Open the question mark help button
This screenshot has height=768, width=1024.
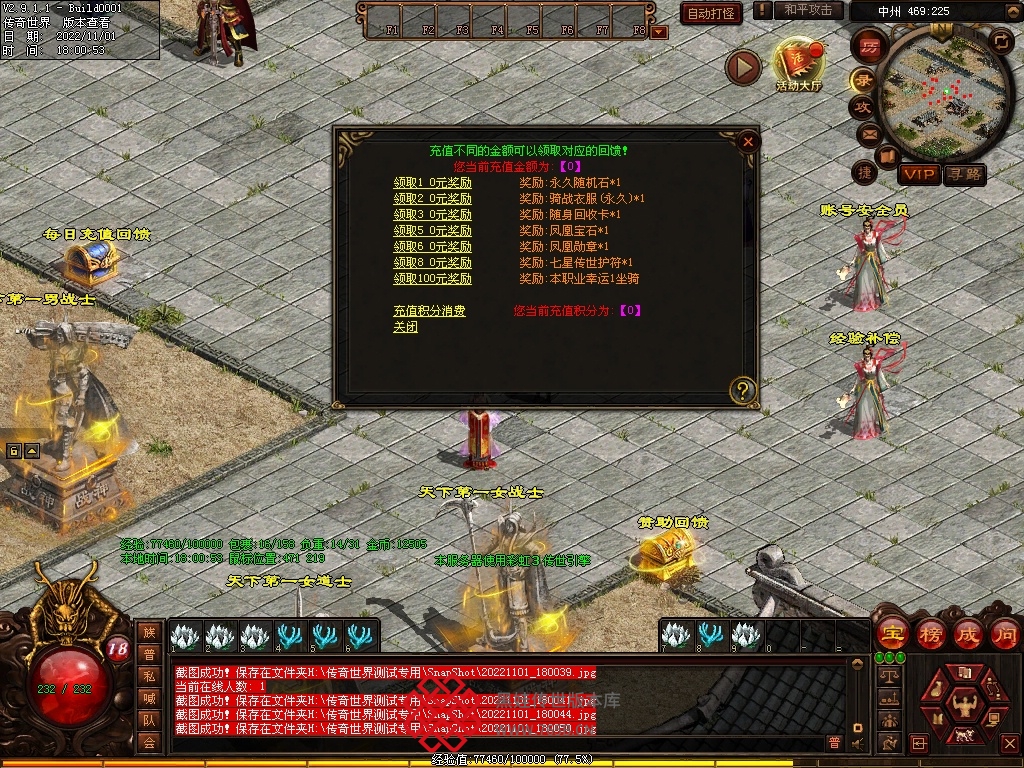pos(742,390)
